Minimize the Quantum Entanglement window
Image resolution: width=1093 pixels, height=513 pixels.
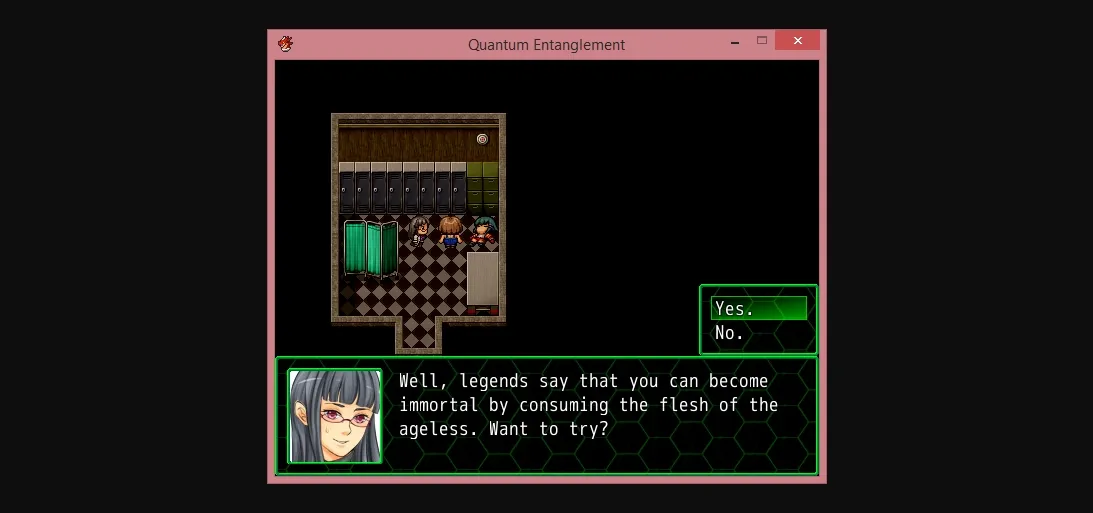[736, 41]
